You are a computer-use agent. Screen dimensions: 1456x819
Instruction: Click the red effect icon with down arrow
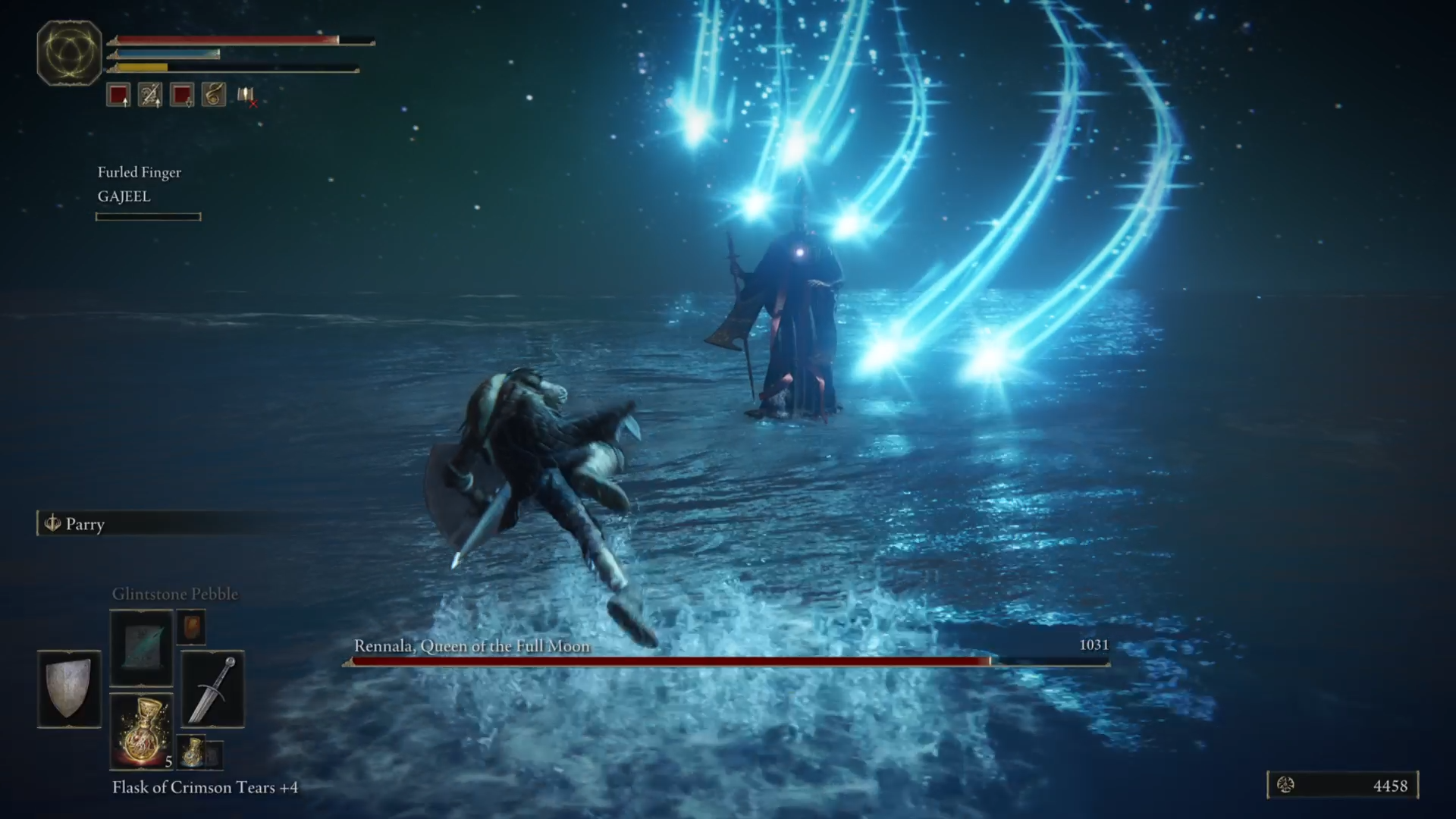tap(181, 95)
